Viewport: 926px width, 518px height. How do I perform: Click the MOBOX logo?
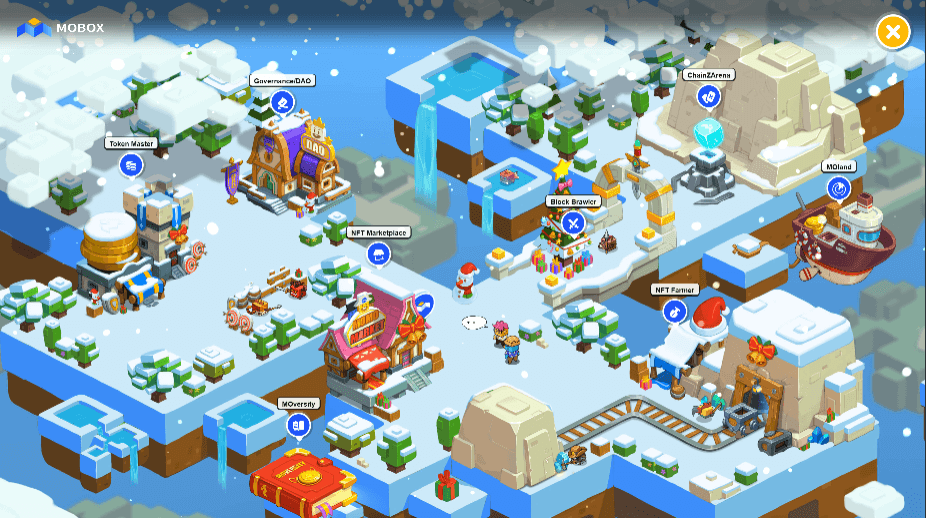pos(61,28)
